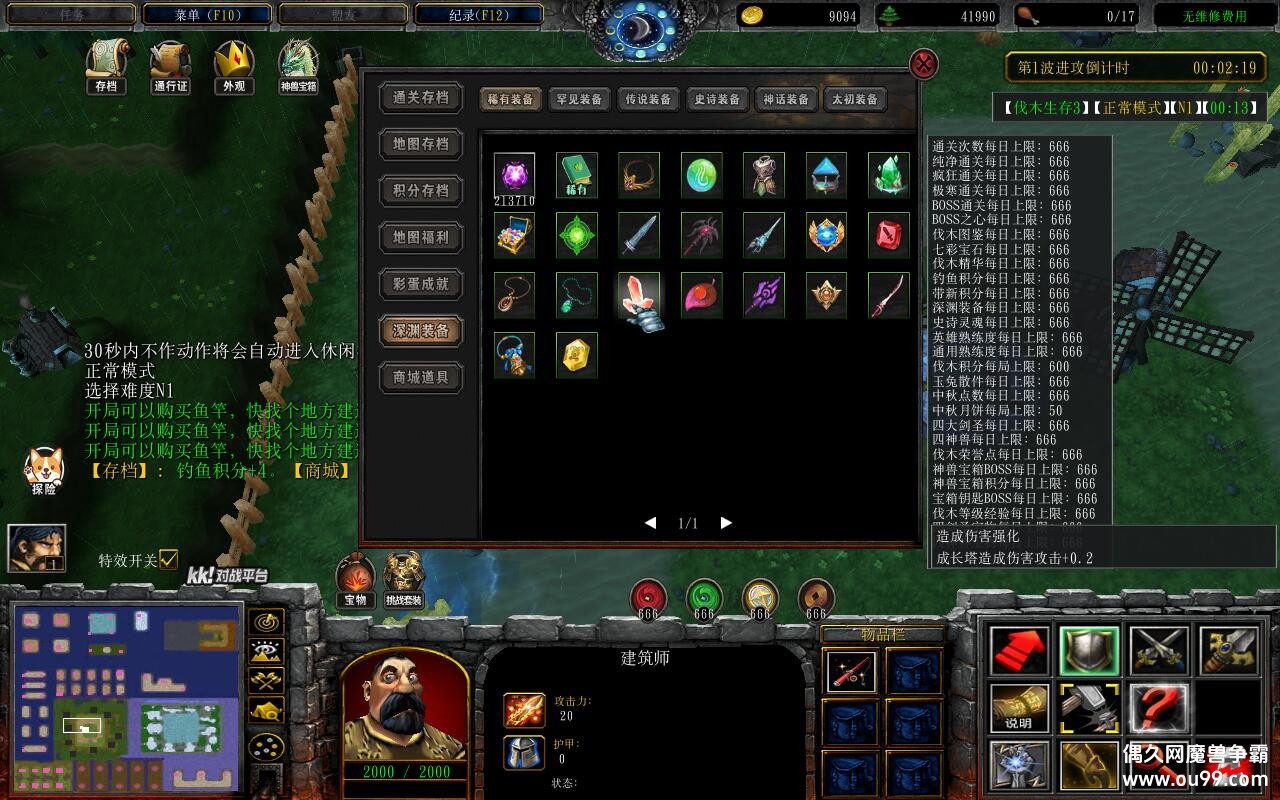Close the equipment panel with the red X
The height and width of the screenshot is (800, 1280).
[924, 65]
